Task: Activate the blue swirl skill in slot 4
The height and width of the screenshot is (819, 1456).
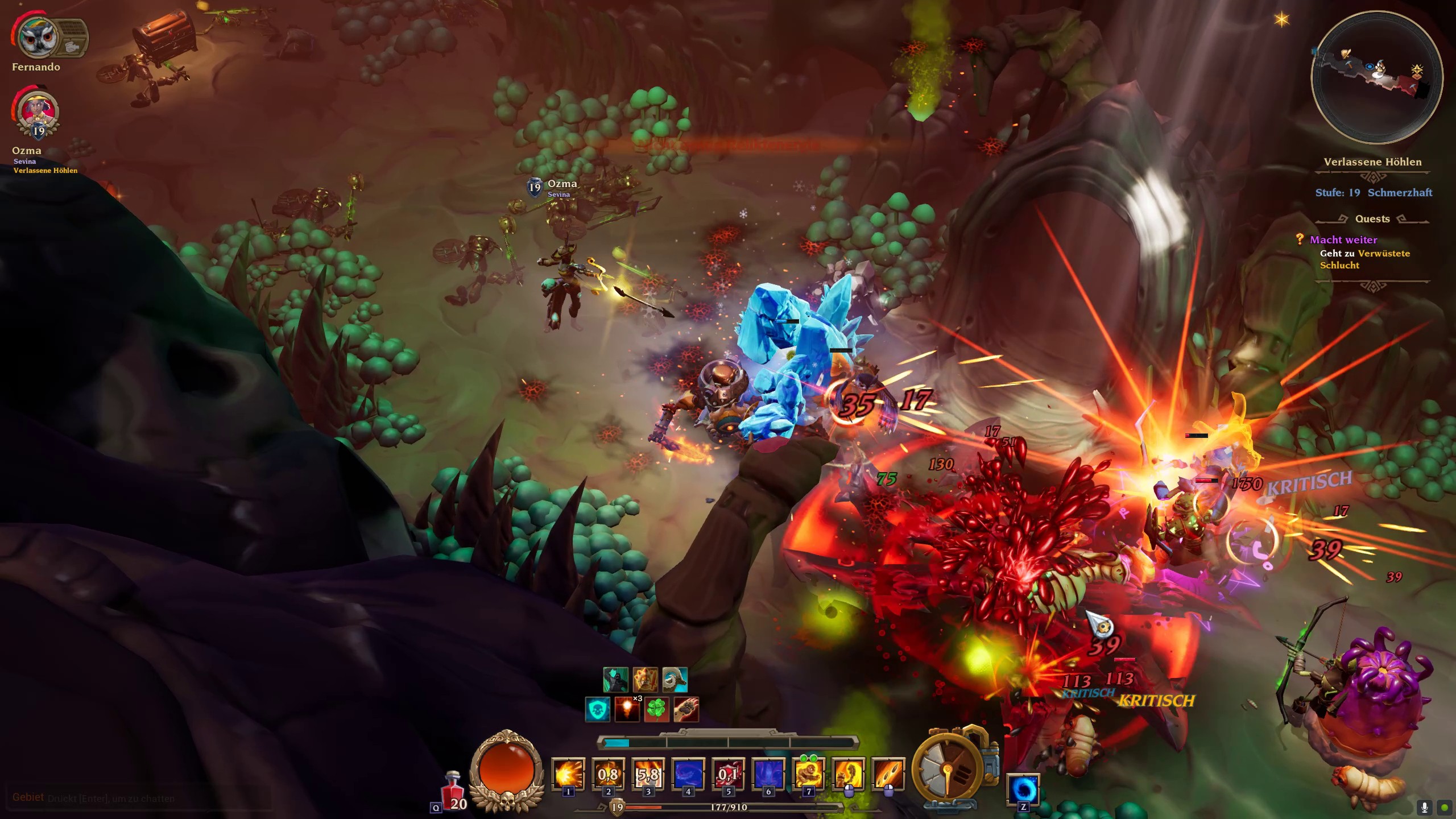Action: tap(688, 775)
